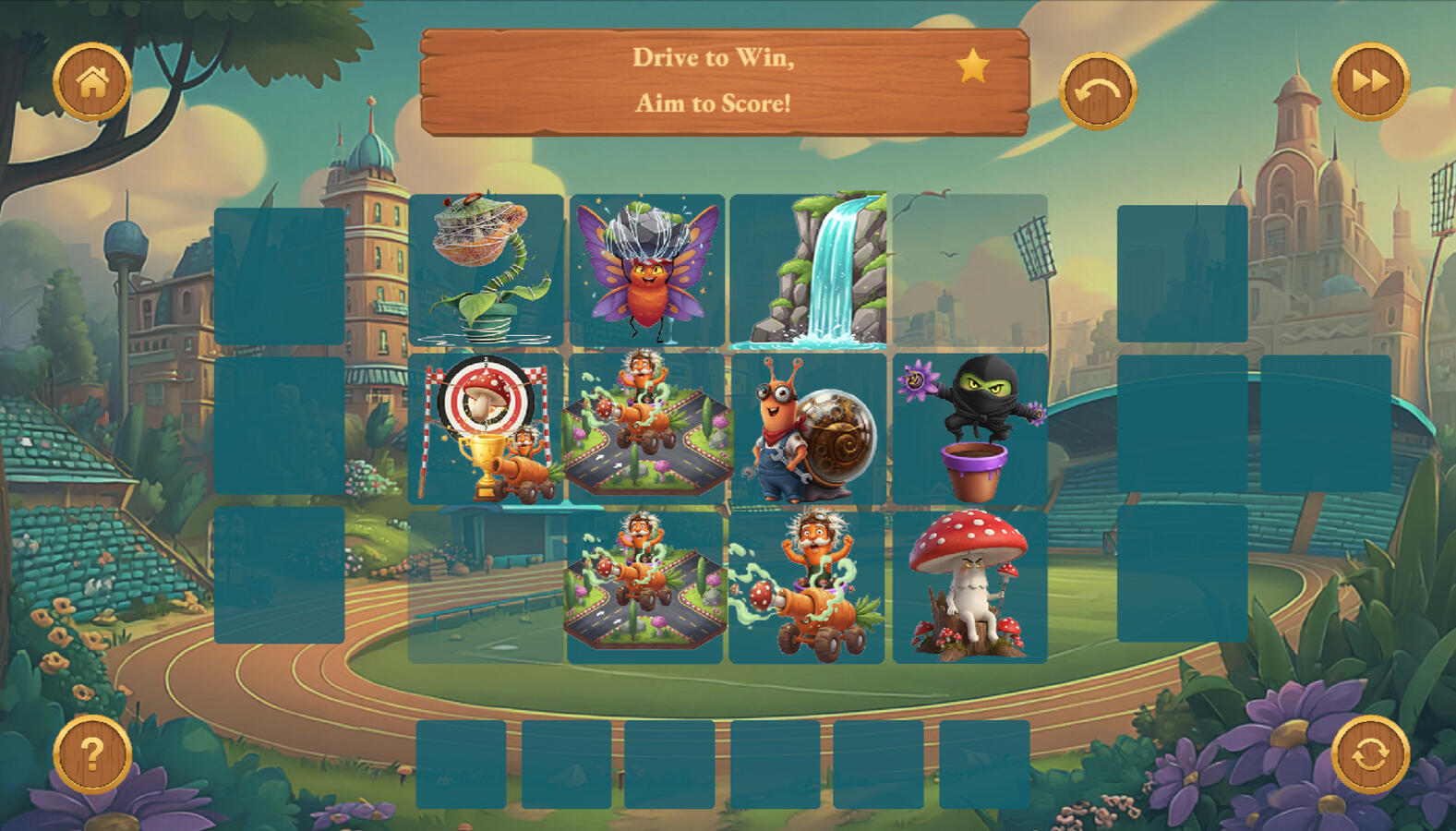Pick the goggle-wearing snail mechanic tile
Viewport: 1456px width, 831px height.
pos(809,428)
